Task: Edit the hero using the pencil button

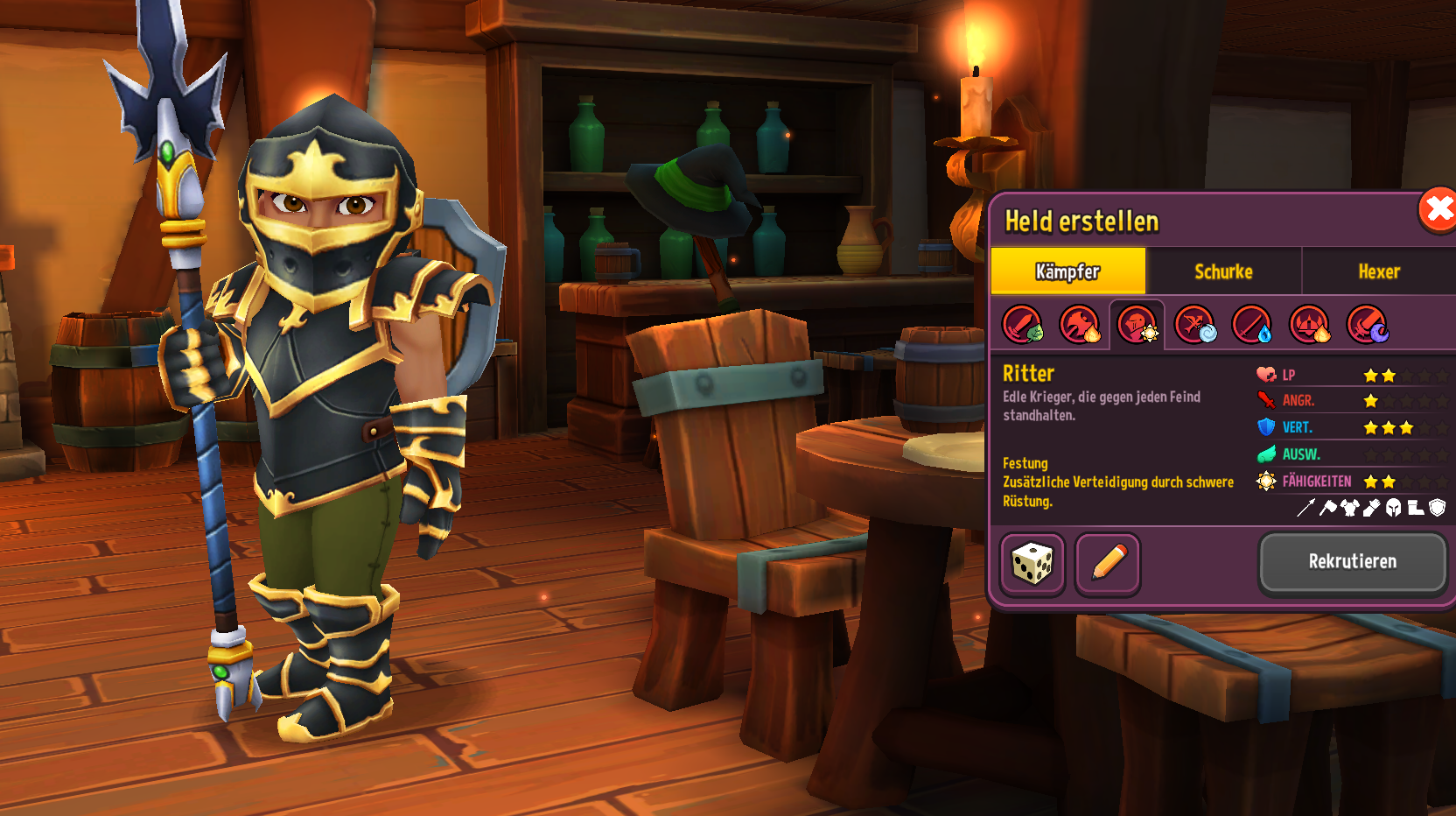Action: click(1108, 564)
